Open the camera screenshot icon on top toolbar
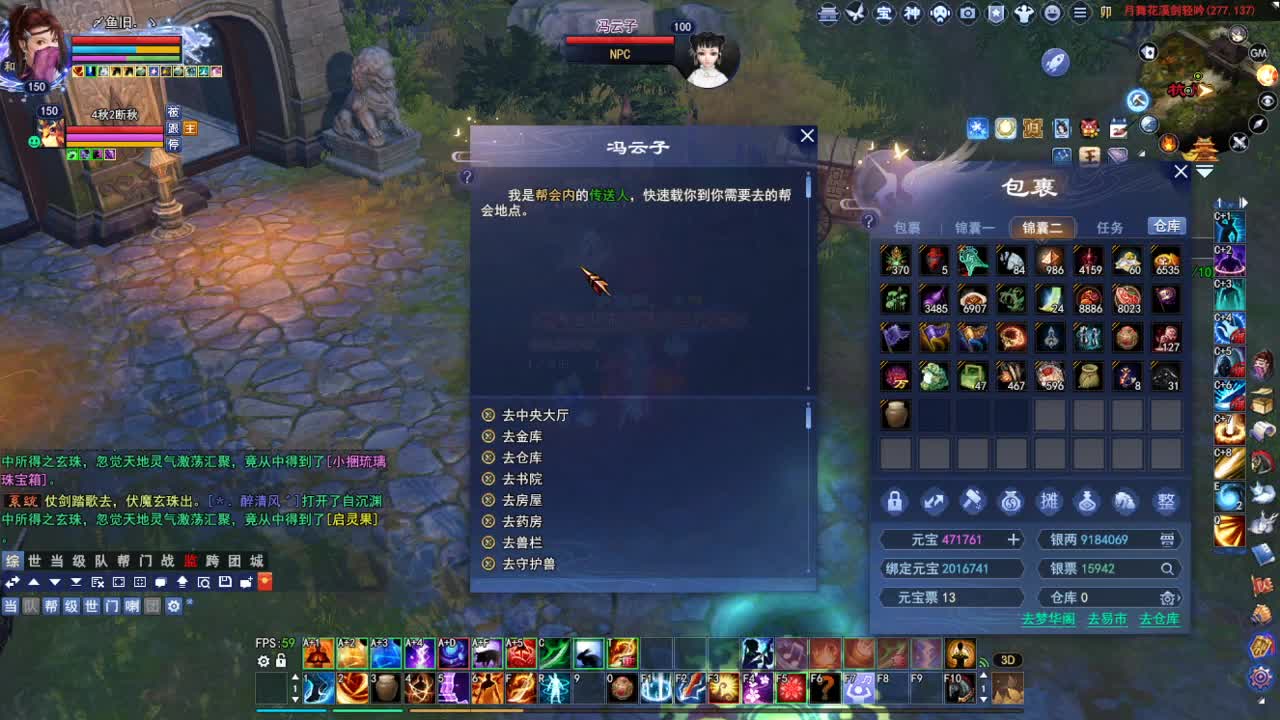1280x720 pixels. coord(967,13)
